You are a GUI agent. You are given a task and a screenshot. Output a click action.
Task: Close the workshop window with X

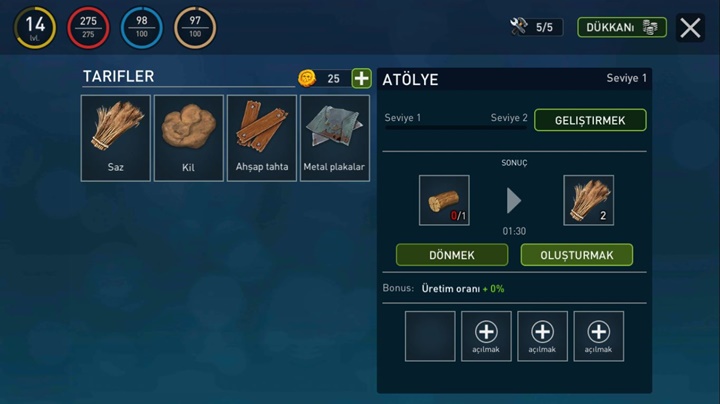(x=690, y=27)
